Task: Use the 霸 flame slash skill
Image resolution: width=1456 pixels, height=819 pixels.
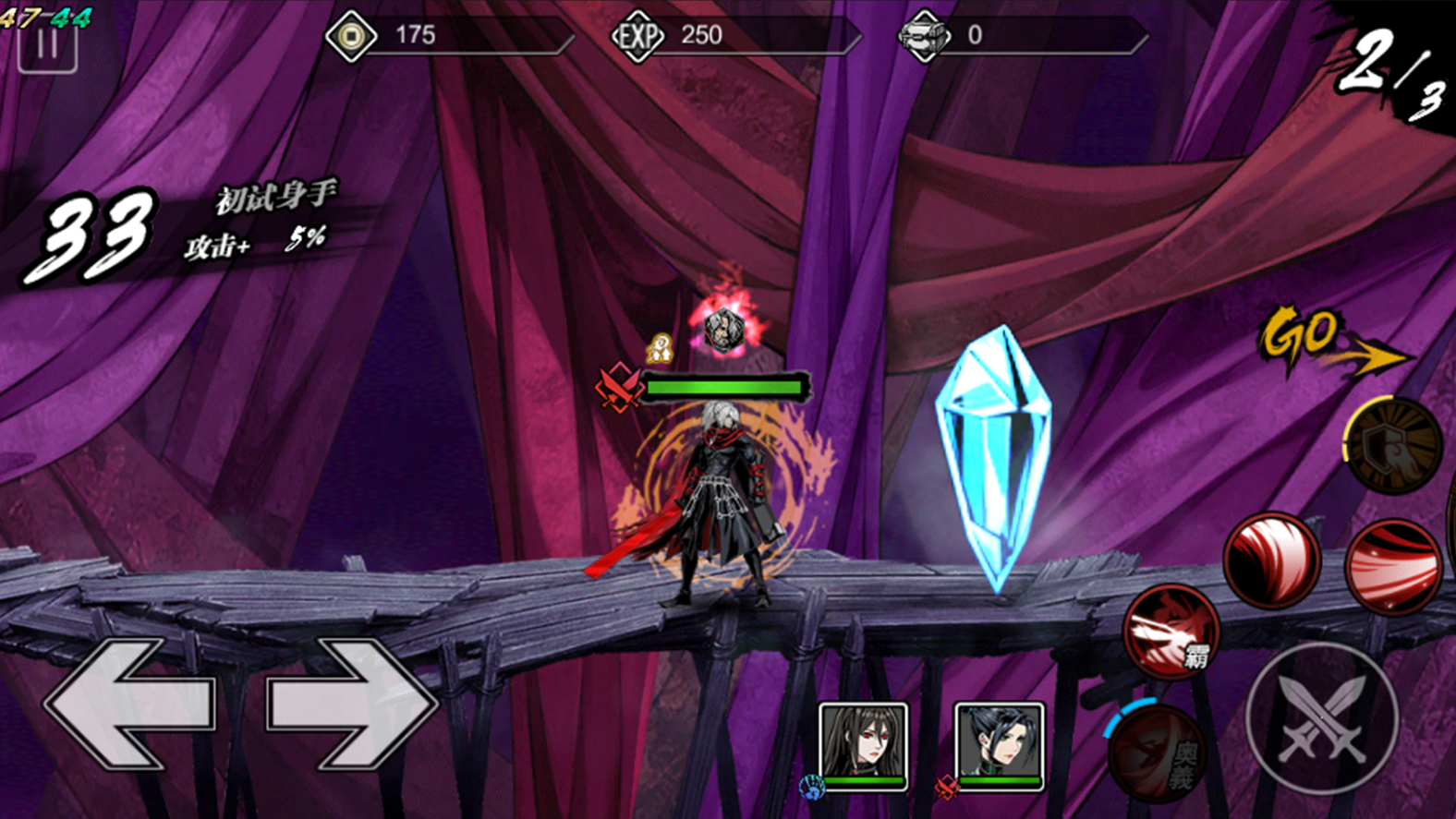Action: [1171, 632]
